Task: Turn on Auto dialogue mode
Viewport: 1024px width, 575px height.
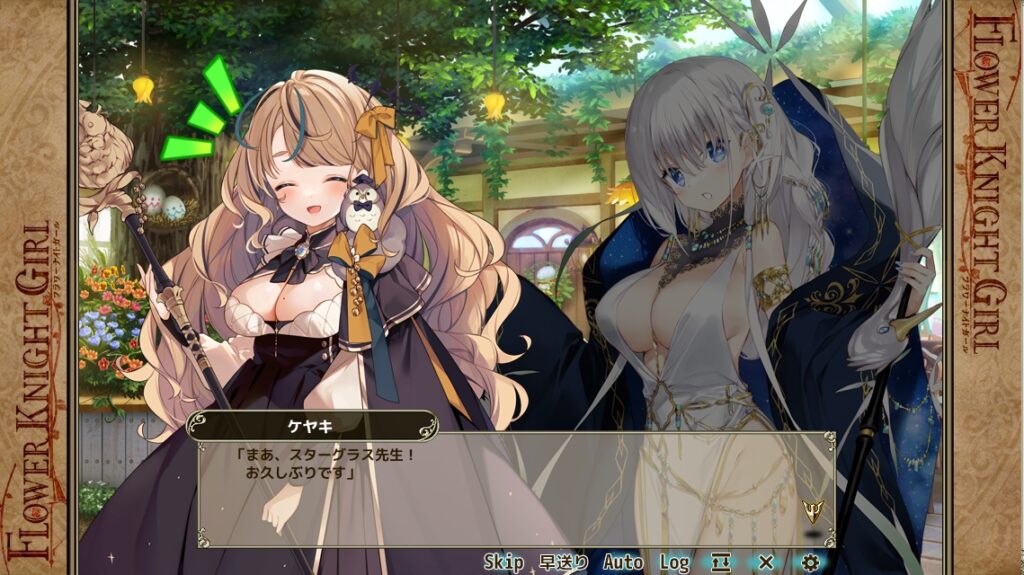Action: [x=622, y=562]
